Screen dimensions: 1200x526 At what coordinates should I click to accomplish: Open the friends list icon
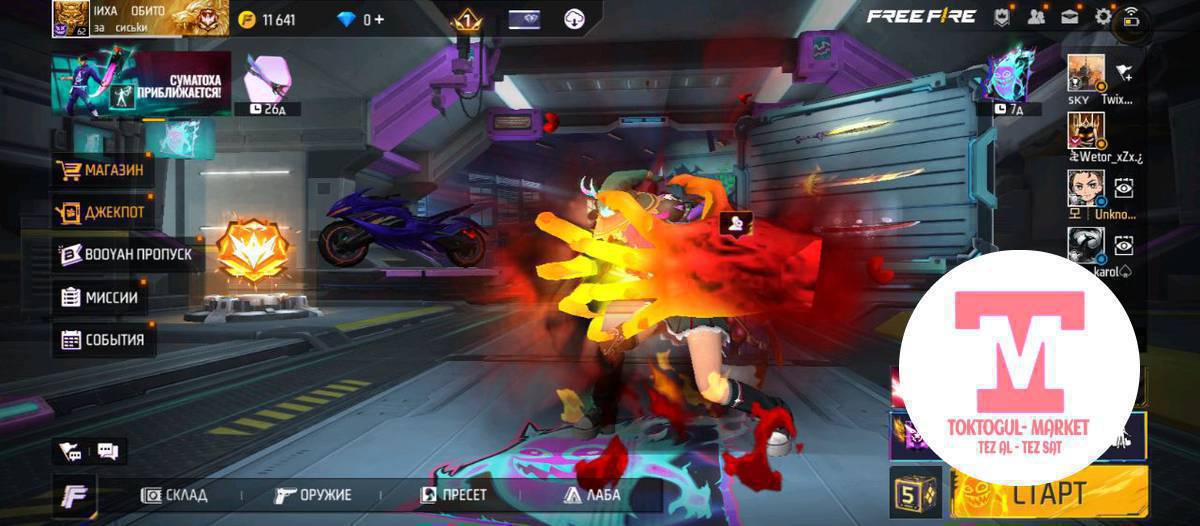tap(1036, 16)
